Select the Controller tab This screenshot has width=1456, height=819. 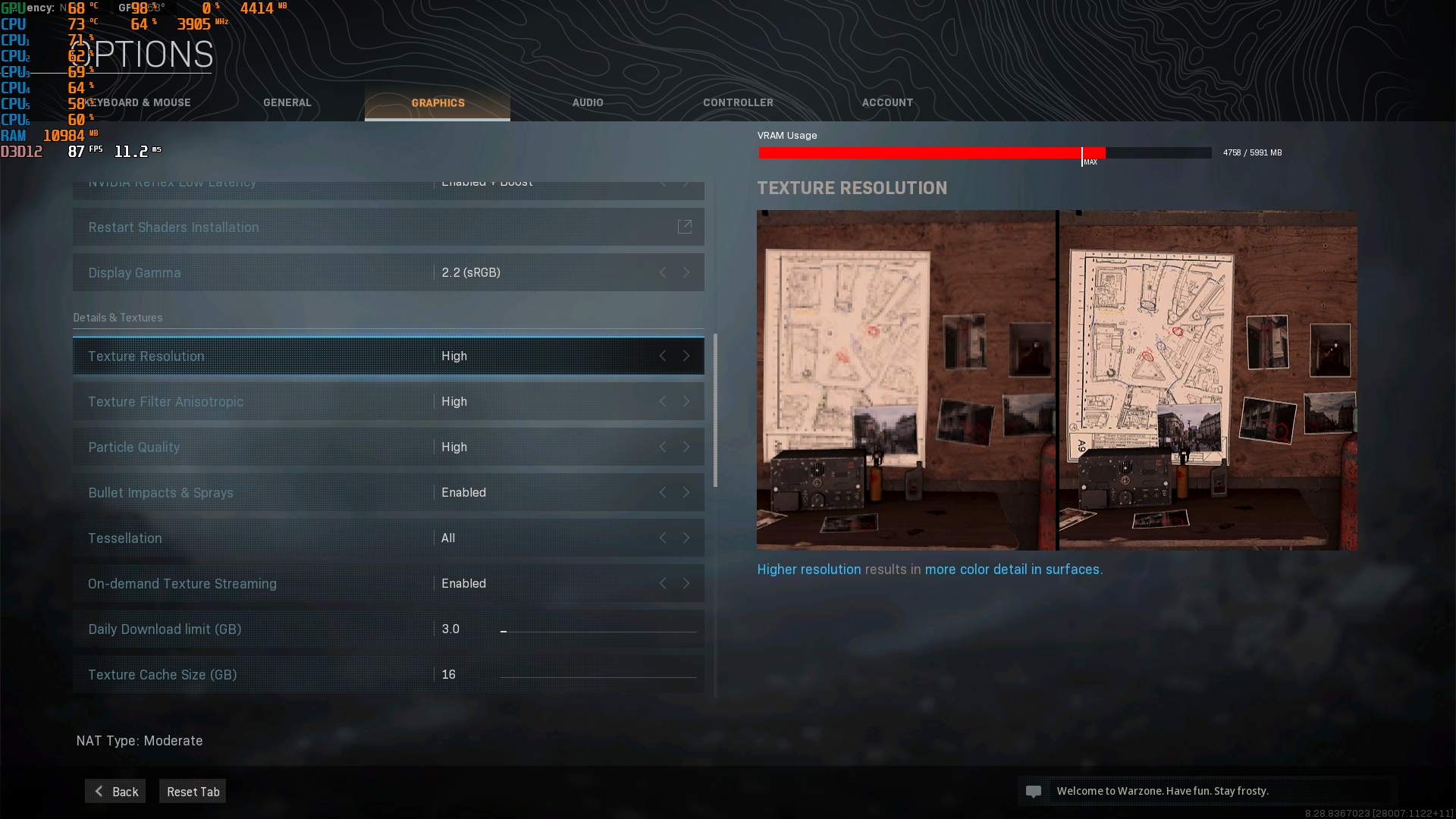tap(738, 102)
